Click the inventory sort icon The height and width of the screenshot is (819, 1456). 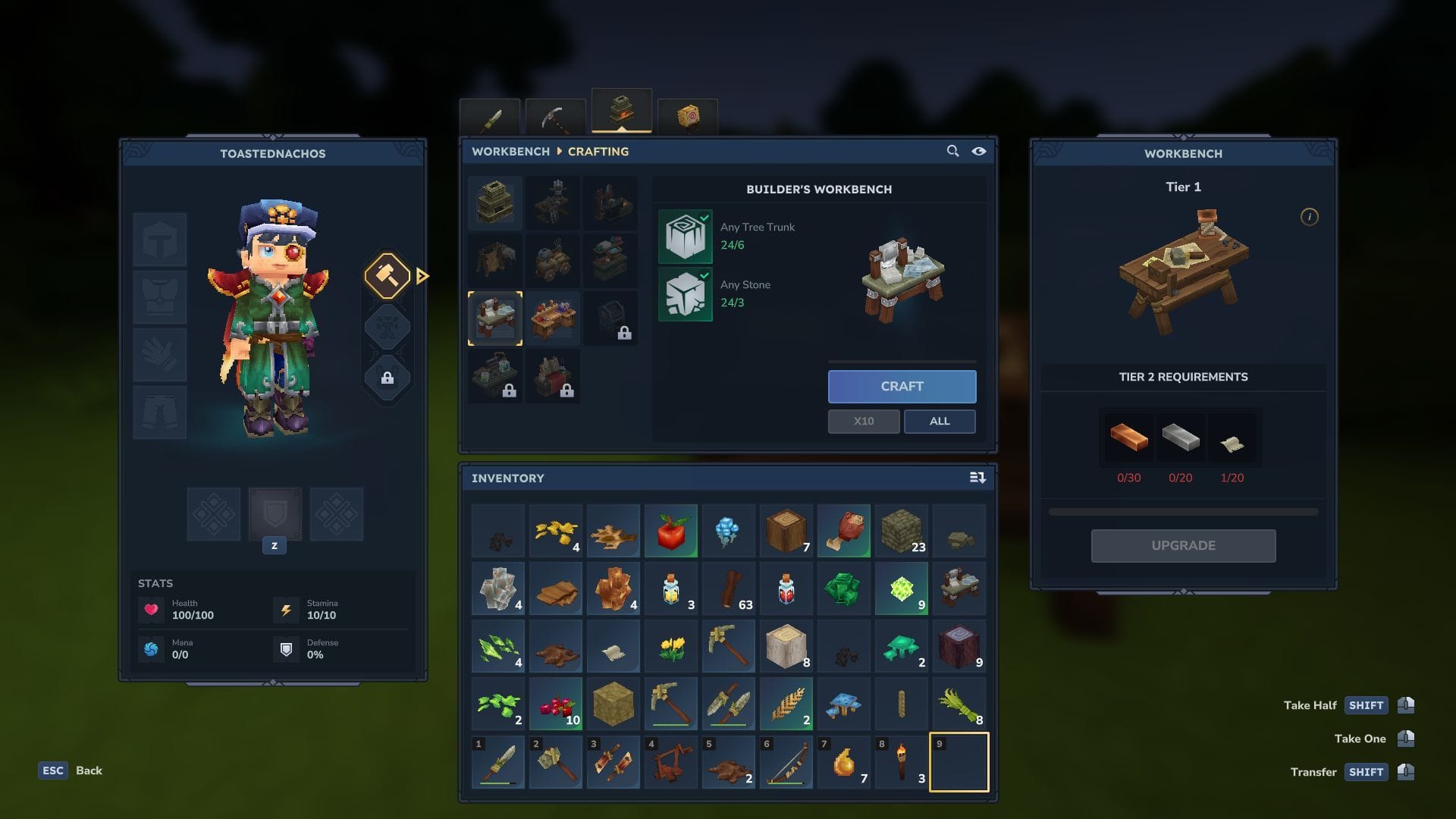coord(977,478)
